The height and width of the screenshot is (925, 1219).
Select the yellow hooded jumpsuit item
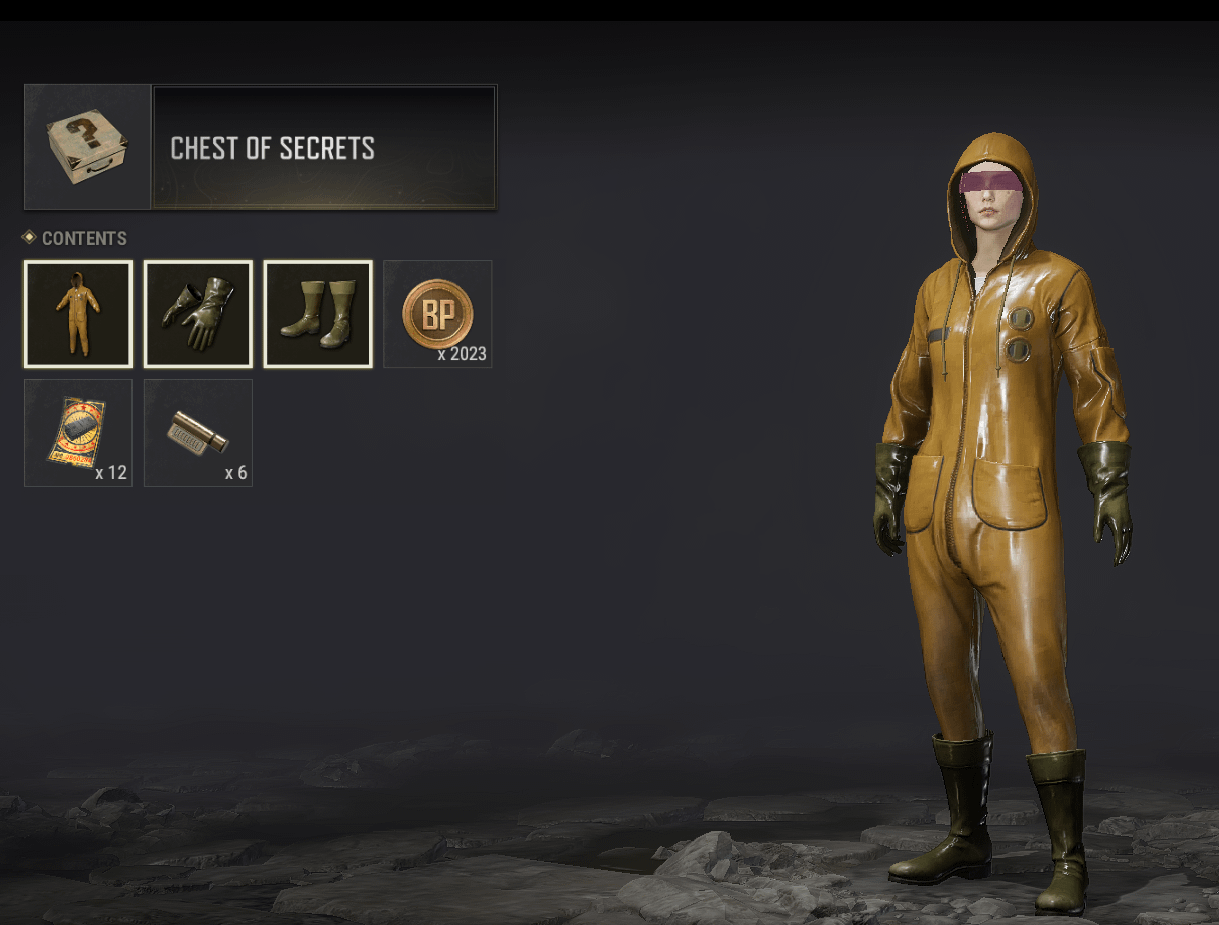pos(78,314)
